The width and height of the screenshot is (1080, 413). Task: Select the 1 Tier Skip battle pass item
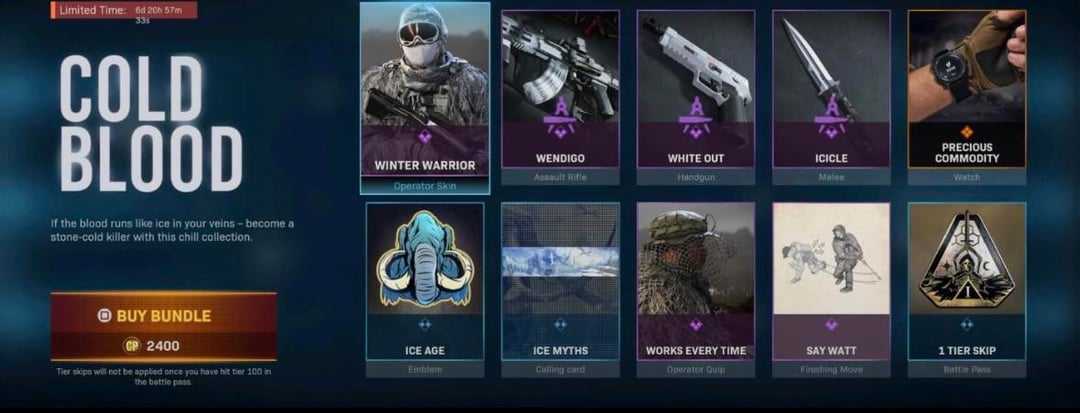966,283
